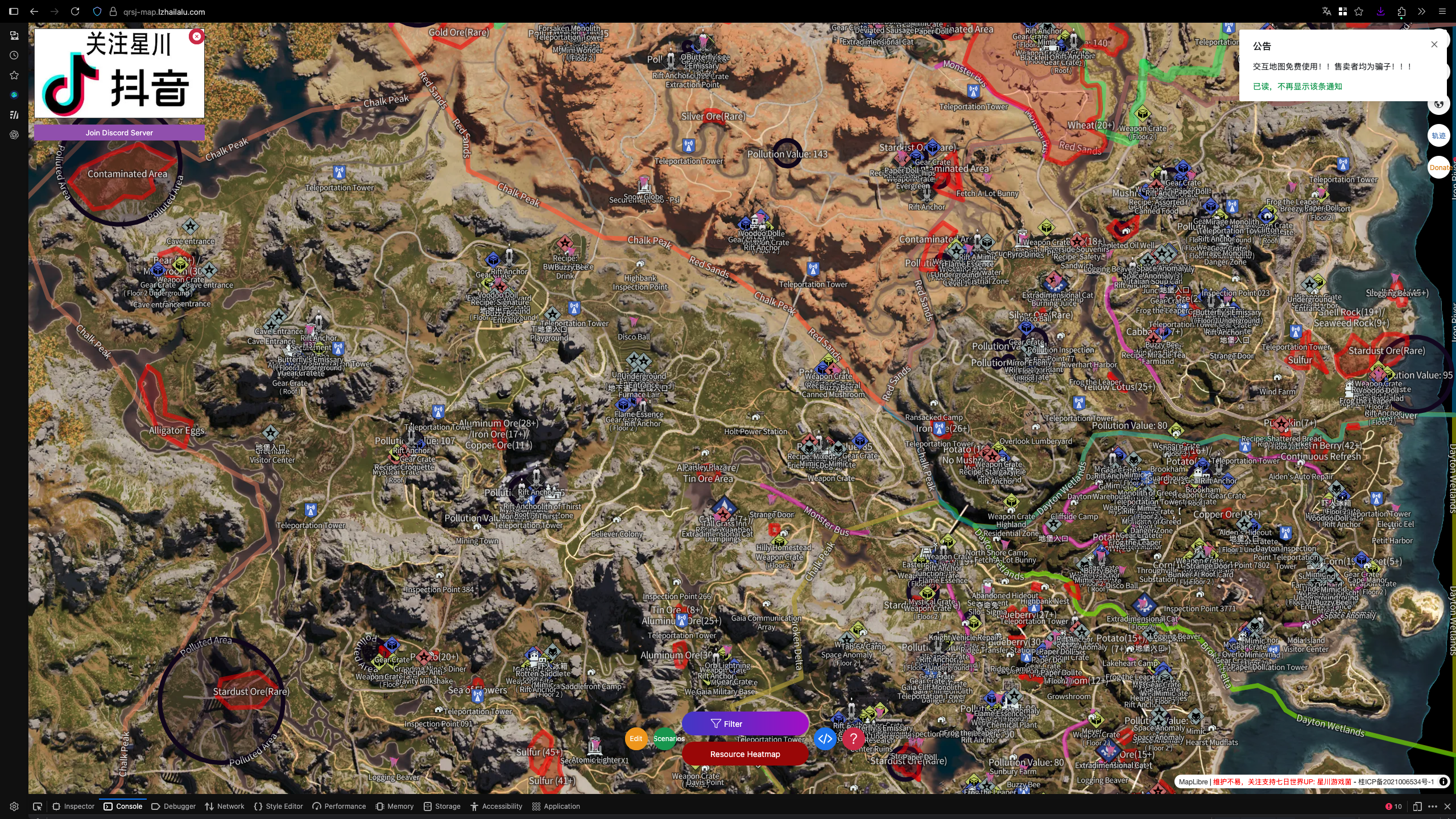Join the Discord server
This screenshot has height=819, width=1456.
[119, 133]
